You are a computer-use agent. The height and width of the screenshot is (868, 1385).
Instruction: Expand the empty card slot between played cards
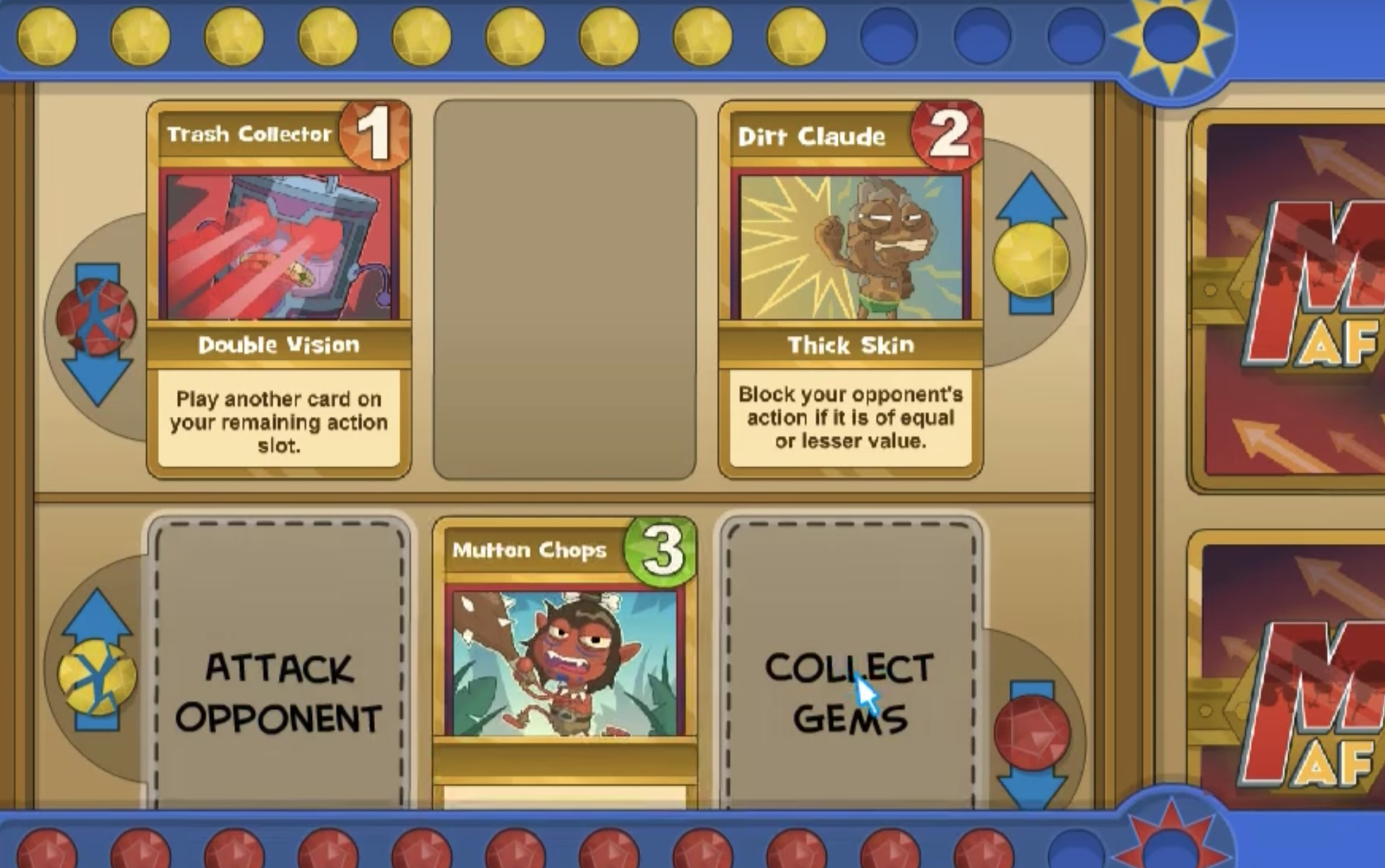point(565,289)
